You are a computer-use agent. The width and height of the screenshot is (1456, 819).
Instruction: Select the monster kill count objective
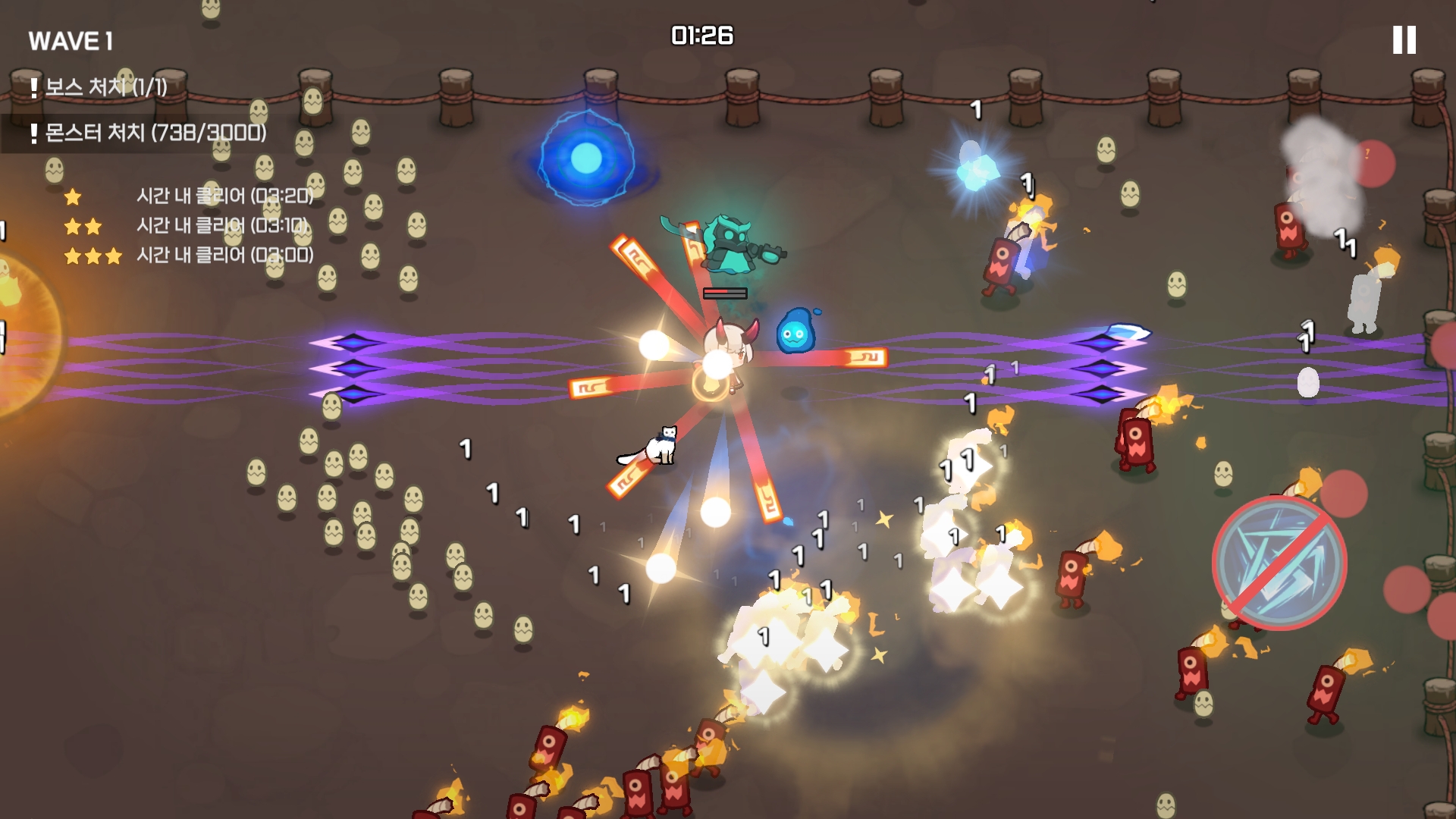pyautogui.click(x=149, y=133)
